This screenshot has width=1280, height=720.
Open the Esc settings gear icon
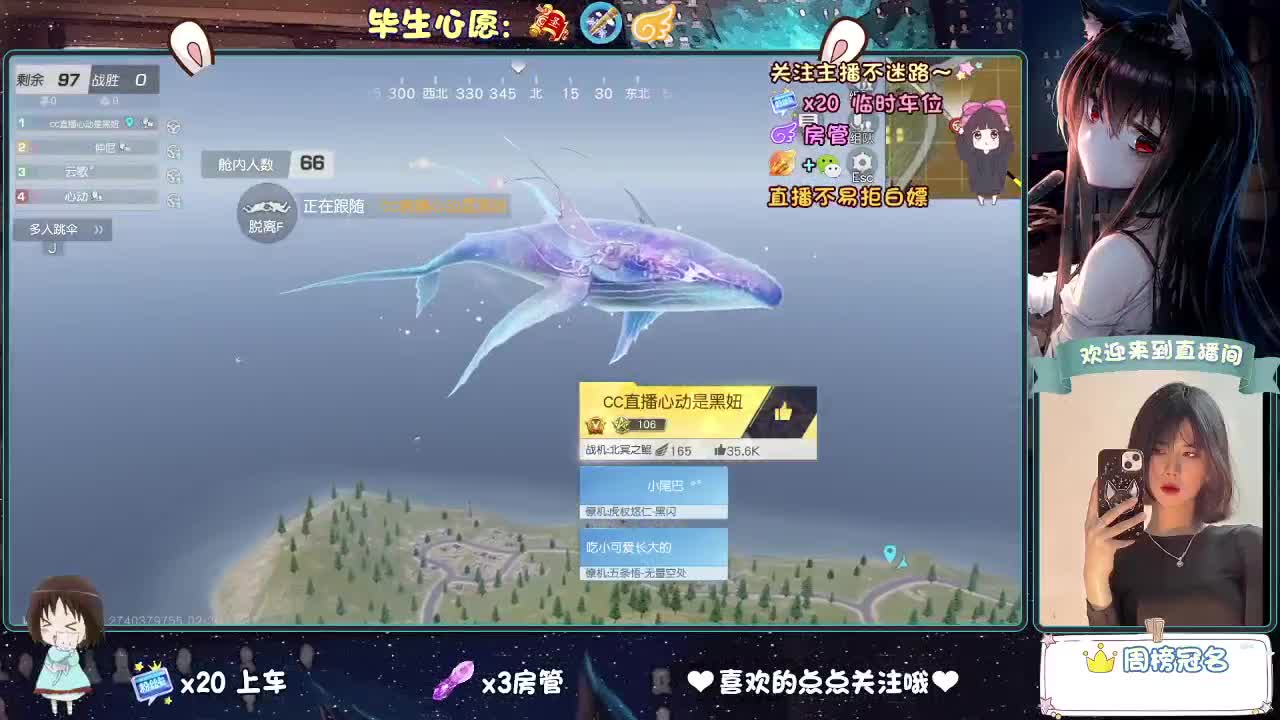pyautogui.click(x=862, y=163)
